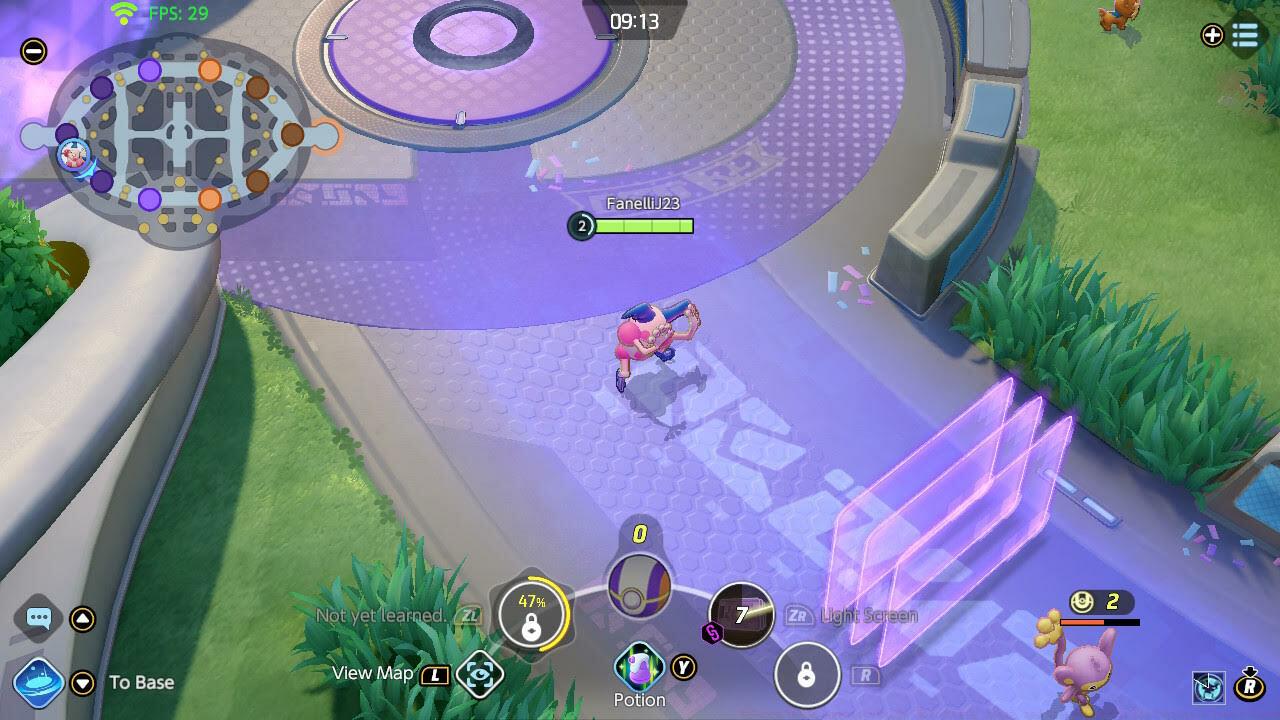Select the locked padlock slot without a percentage
The width and height of the screenshot is (1280, 720).
coord(806,675)
